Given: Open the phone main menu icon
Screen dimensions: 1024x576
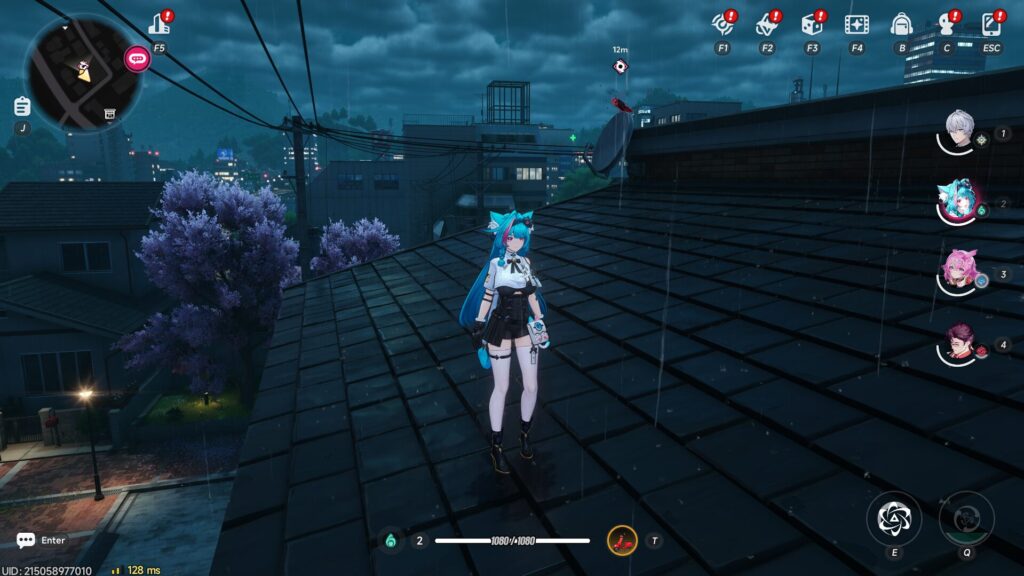Looking at the screenshot, I should click(991, 24).
